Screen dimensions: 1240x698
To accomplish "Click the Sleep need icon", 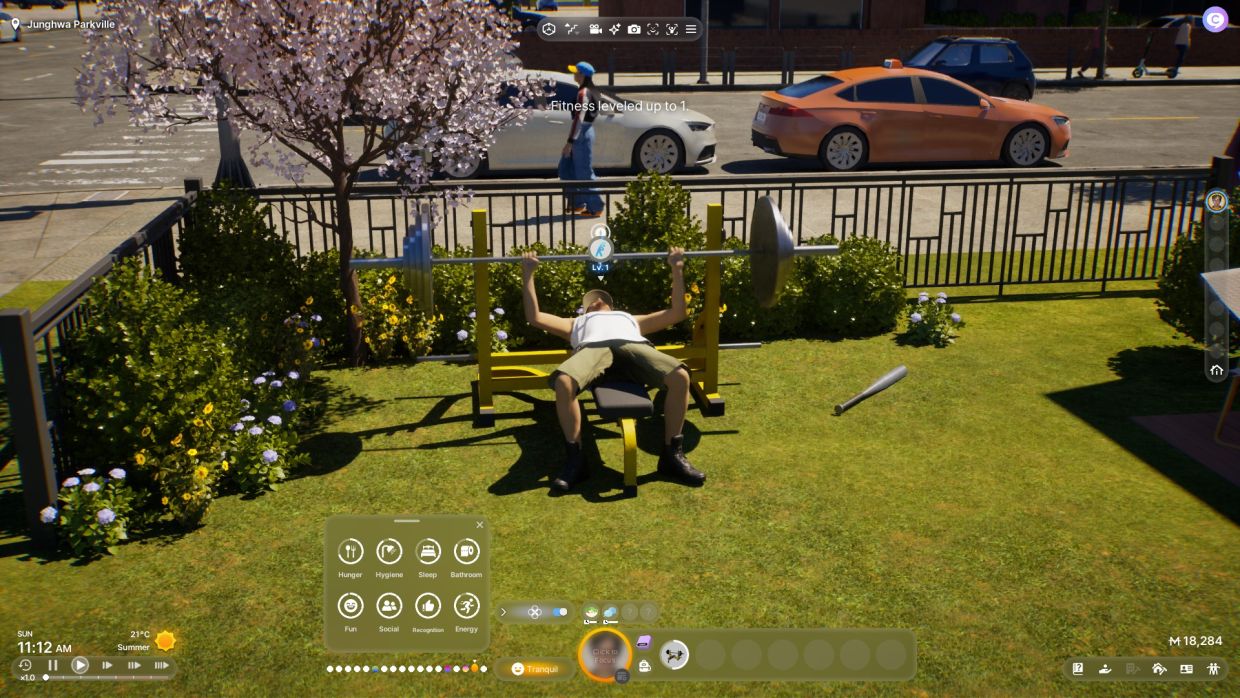I will click(x=428, y=551).
